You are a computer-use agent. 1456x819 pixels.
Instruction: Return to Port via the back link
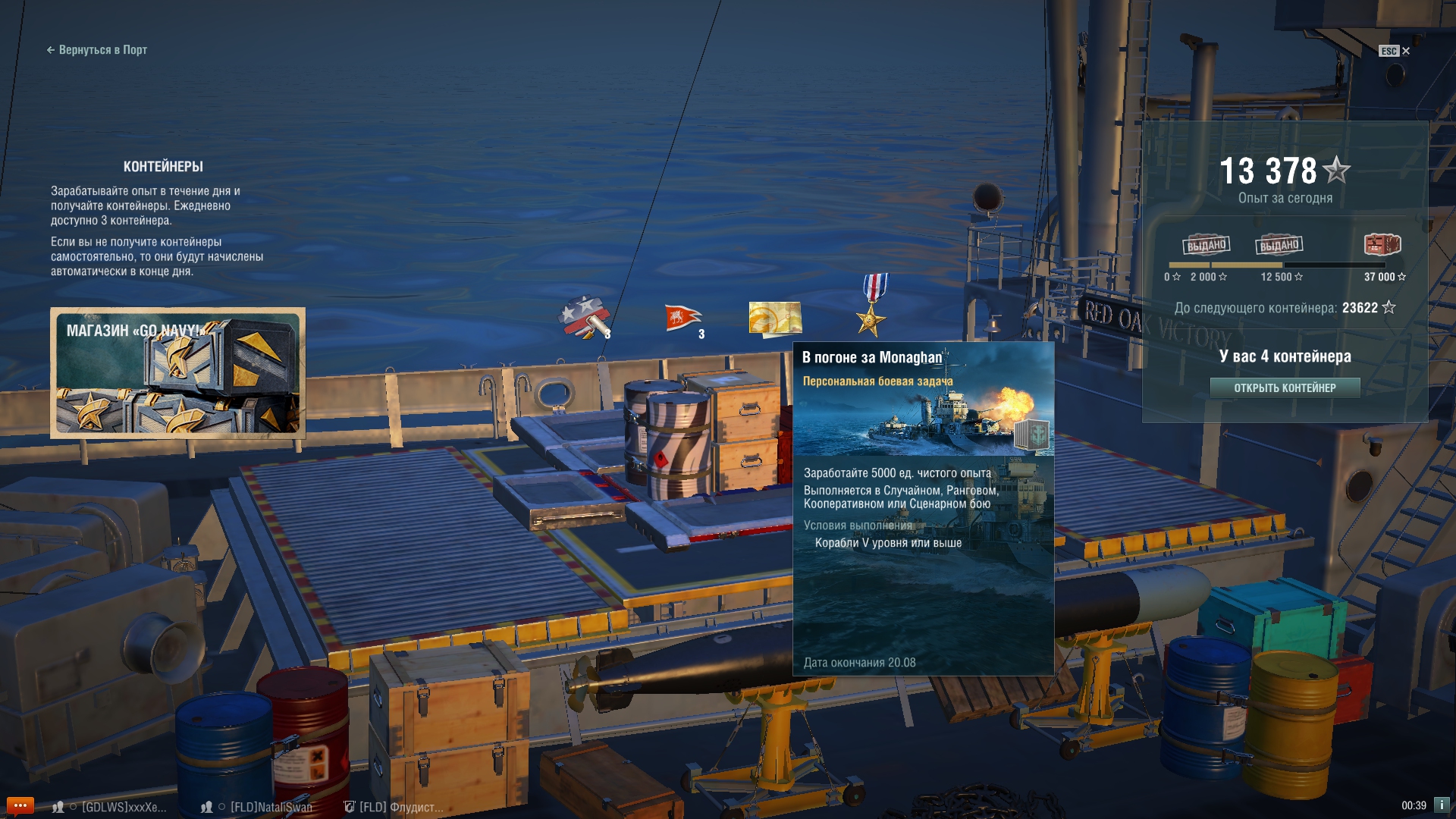(96, 50)
